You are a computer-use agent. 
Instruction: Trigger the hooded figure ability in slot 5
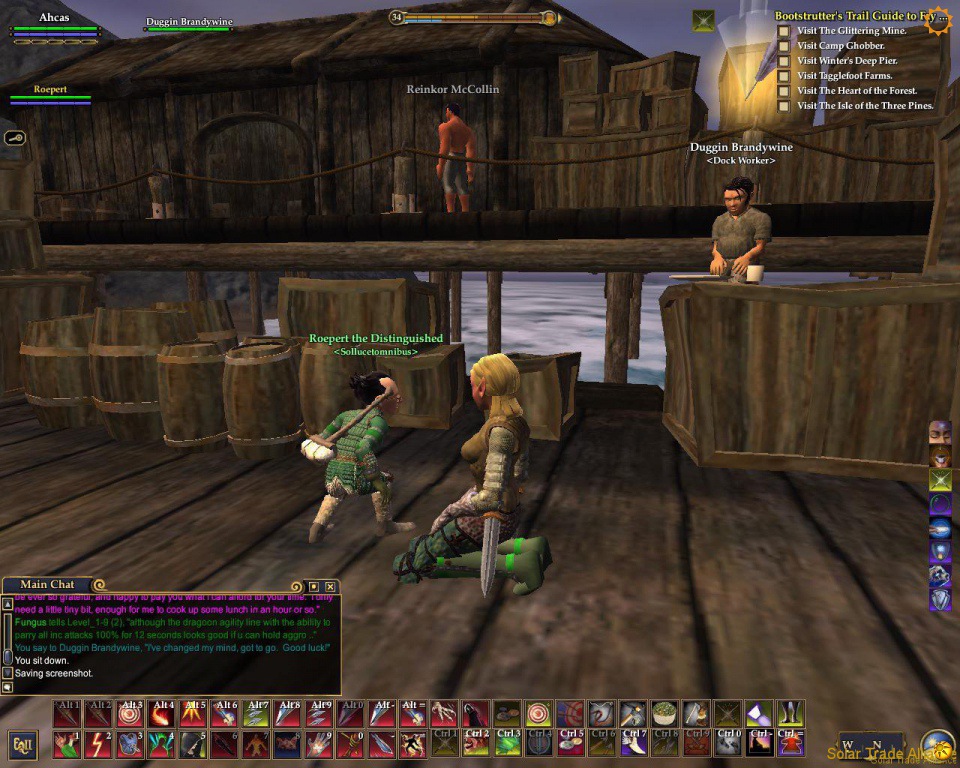(x=192, y=745)
